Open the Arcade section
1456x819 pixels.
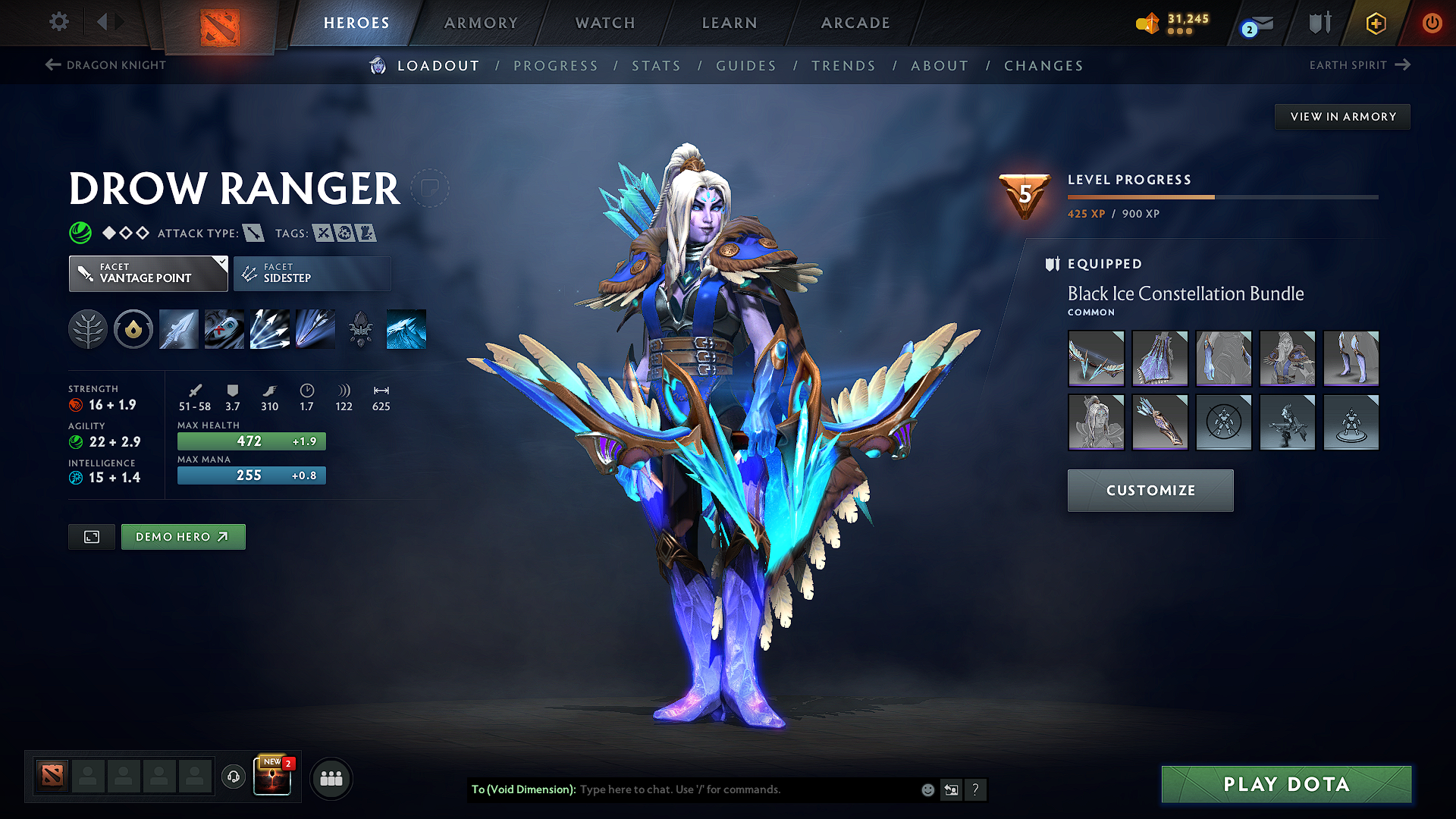coord(855,23)
